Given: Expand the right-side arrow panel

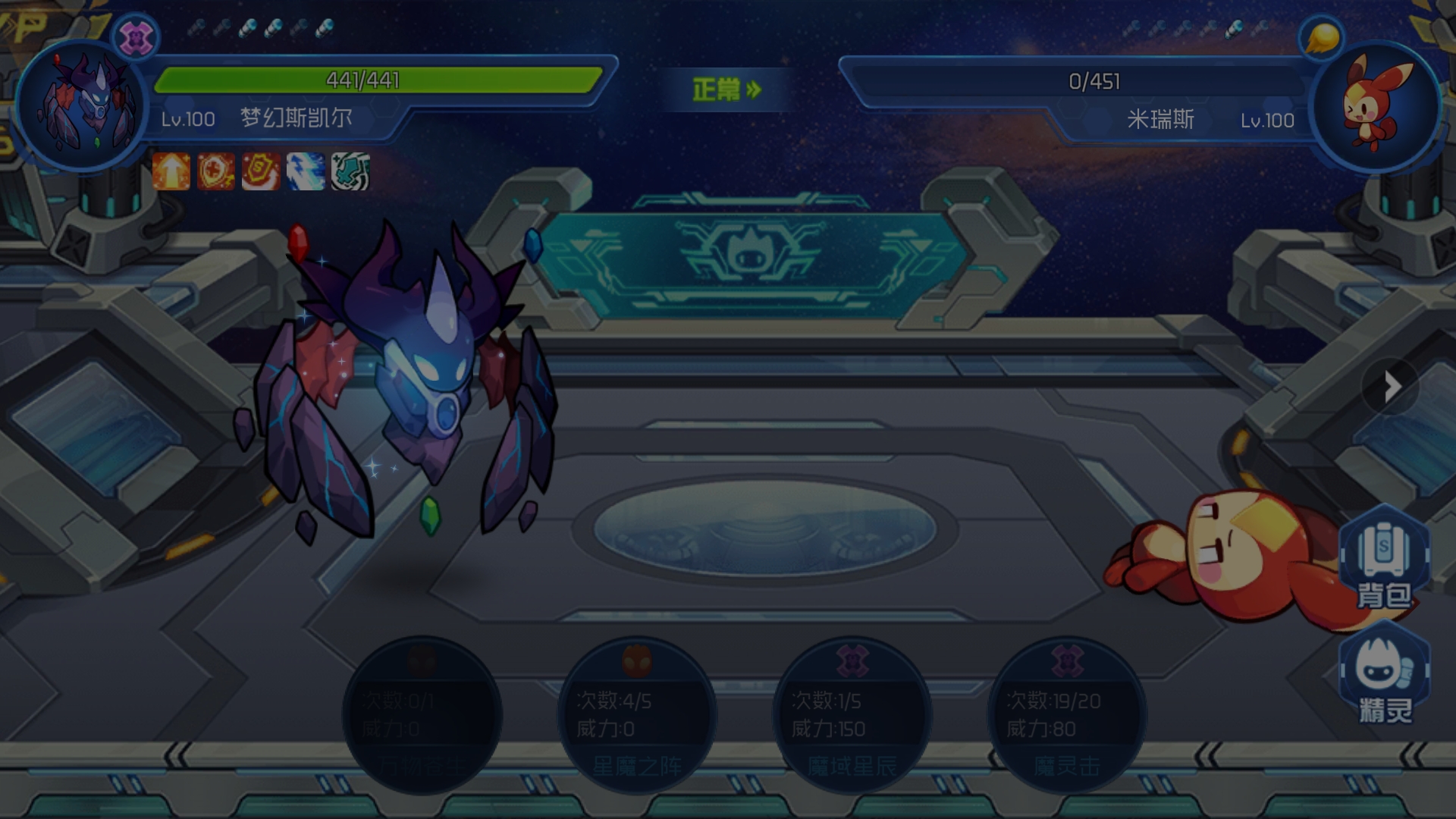Looking at the screenshot, I should 1390,387.
